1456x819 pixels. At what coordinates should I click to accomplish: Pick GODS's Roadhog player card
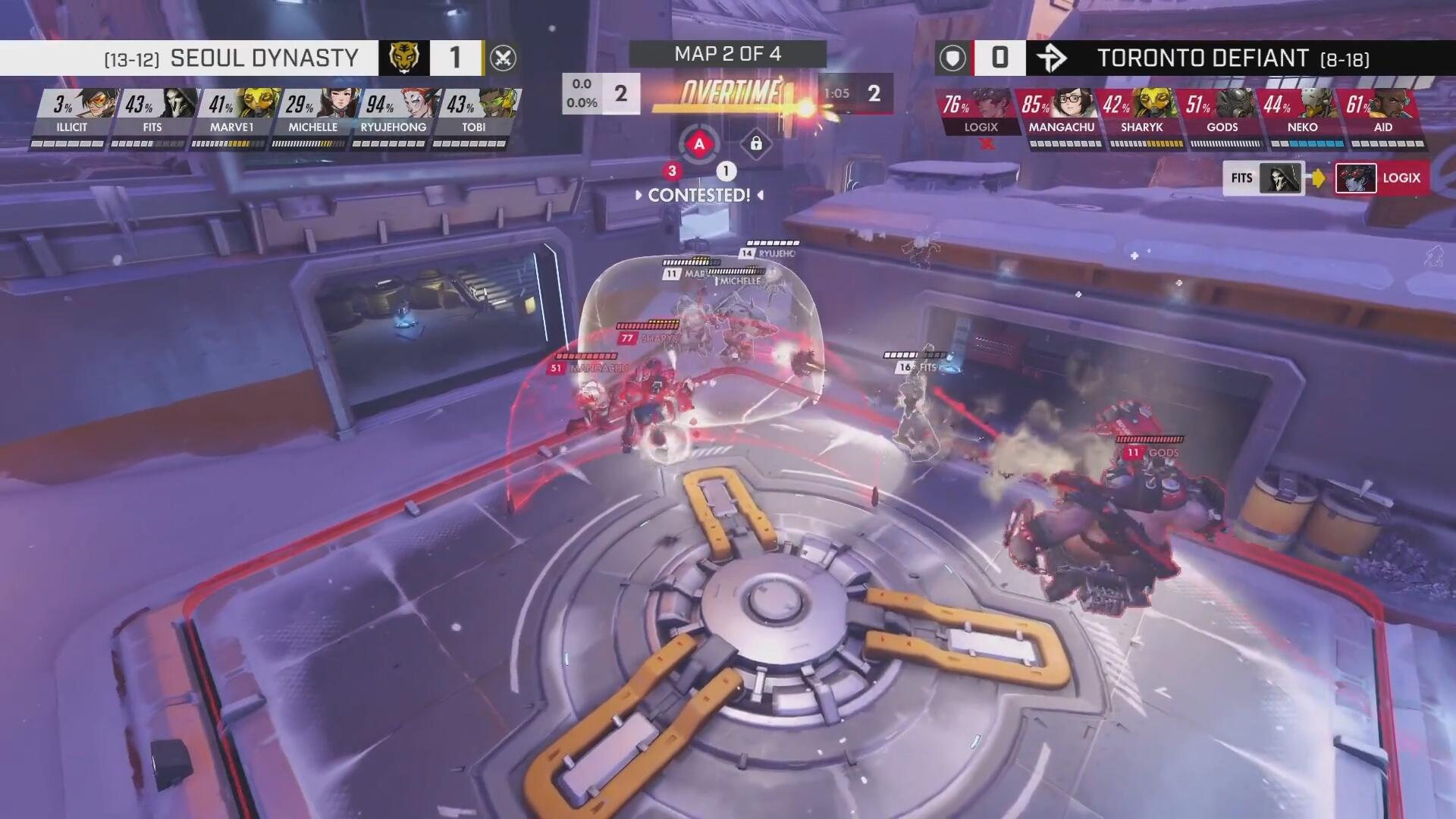[1222, 114]
